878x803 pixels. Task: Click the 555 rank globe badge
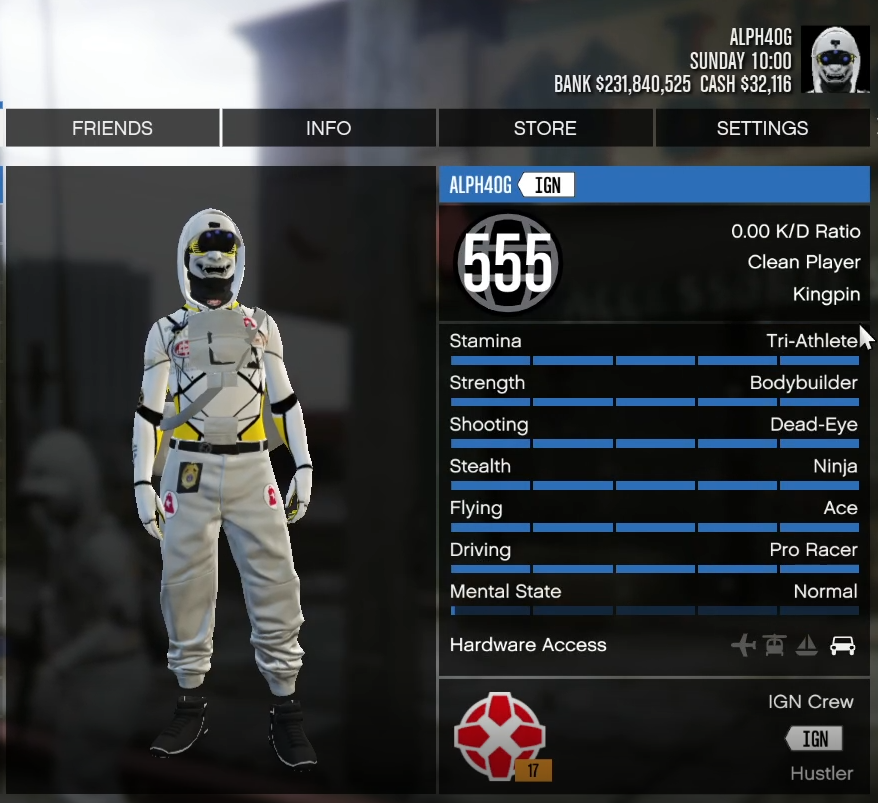pyautogui.click(x=507, y=264)
